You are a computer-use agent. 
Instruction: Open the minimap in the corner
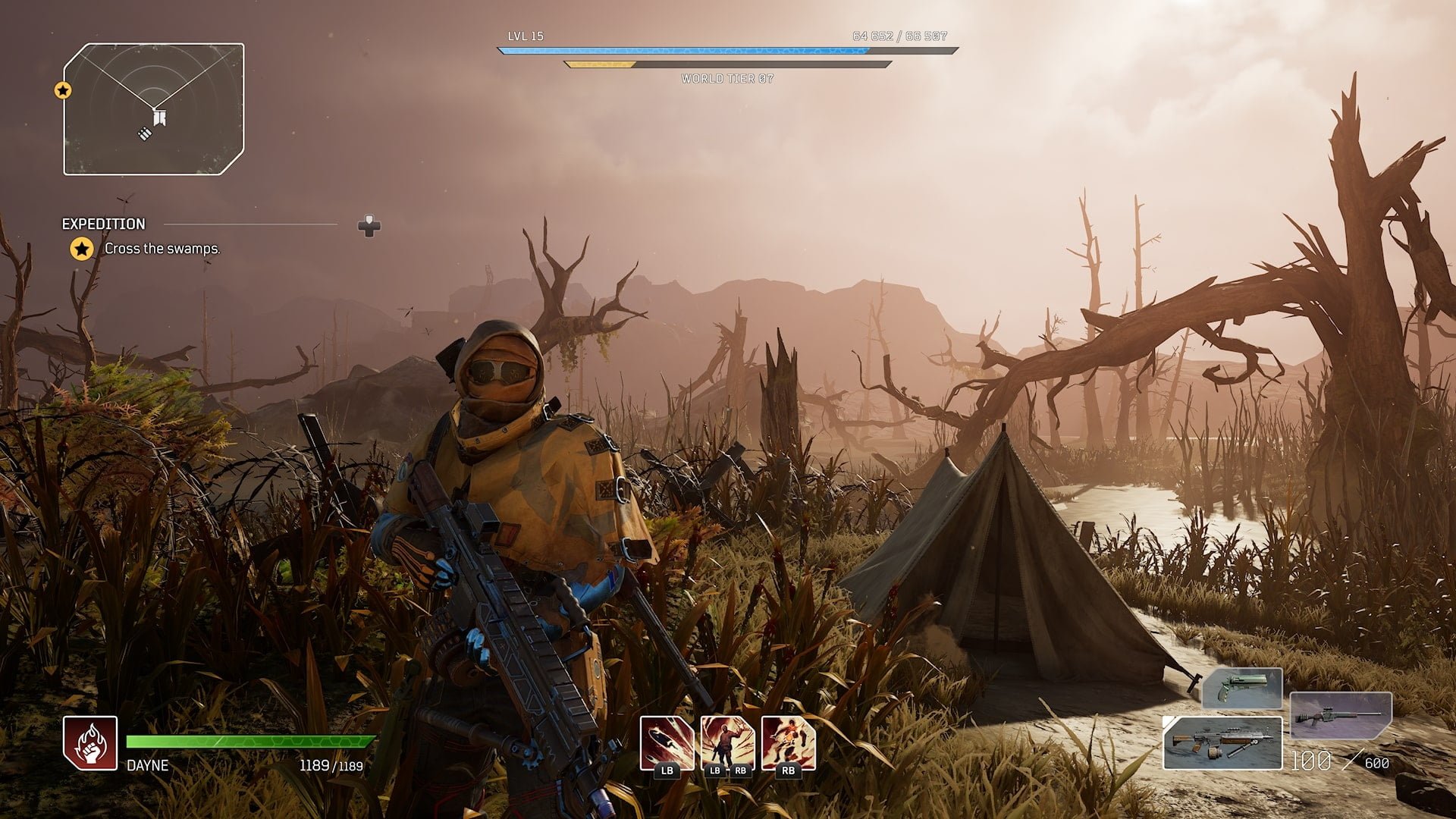click(154, 109)
